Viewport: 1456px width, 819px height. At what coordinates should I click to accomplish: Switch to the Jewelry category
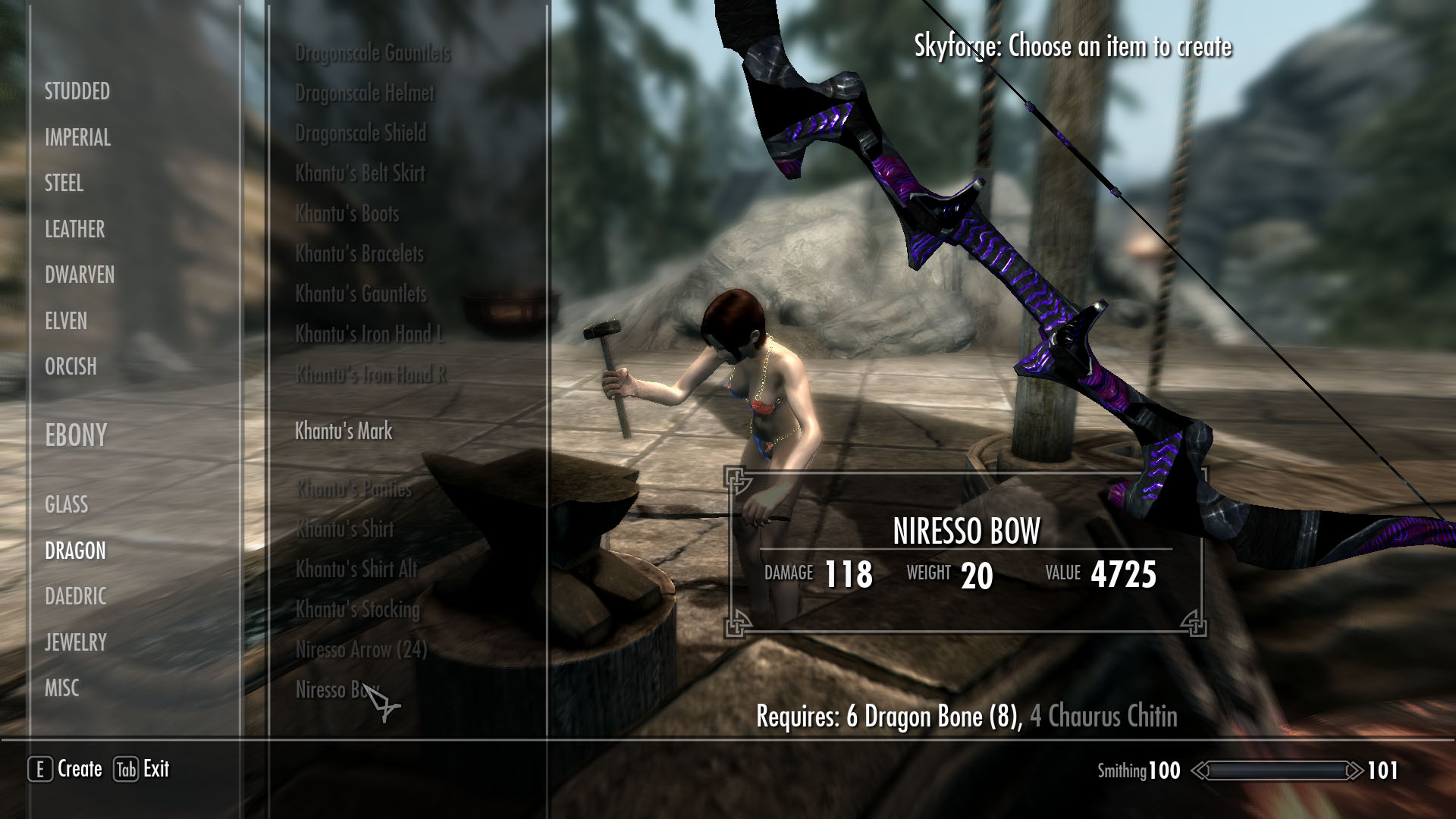click(75, 642)
